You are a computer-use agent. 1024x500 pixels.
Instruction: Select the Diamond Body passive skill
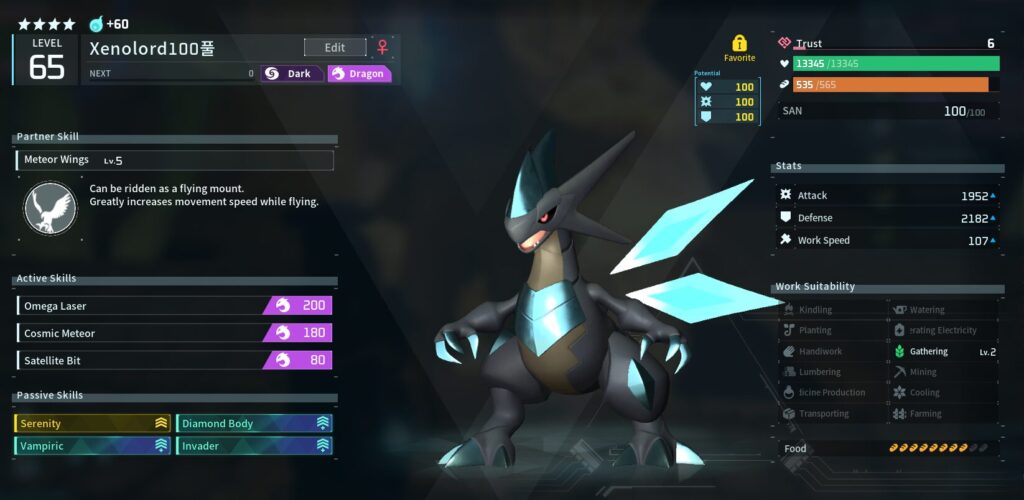(x=254, y=423)
